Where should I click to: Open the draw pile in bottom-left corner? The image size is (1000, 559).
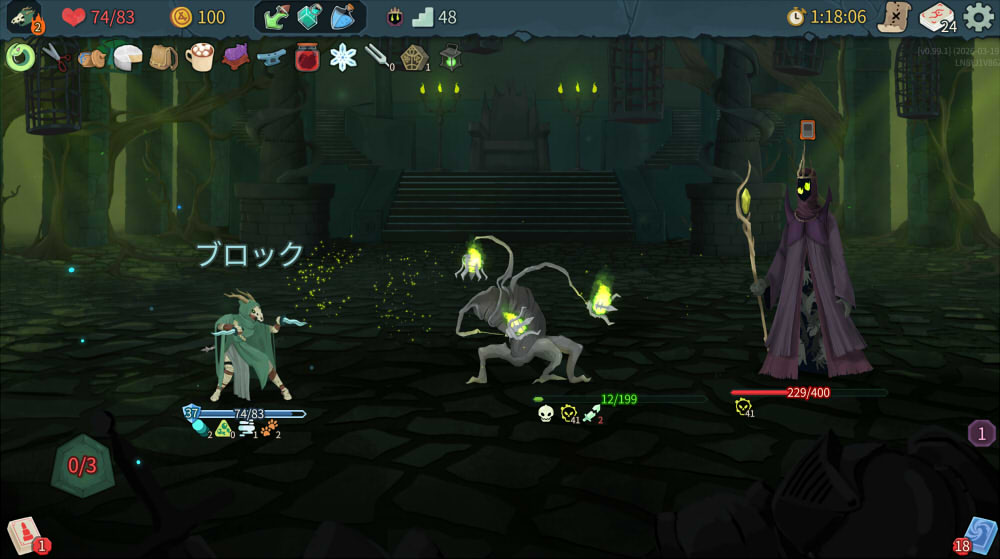(23, 534)
